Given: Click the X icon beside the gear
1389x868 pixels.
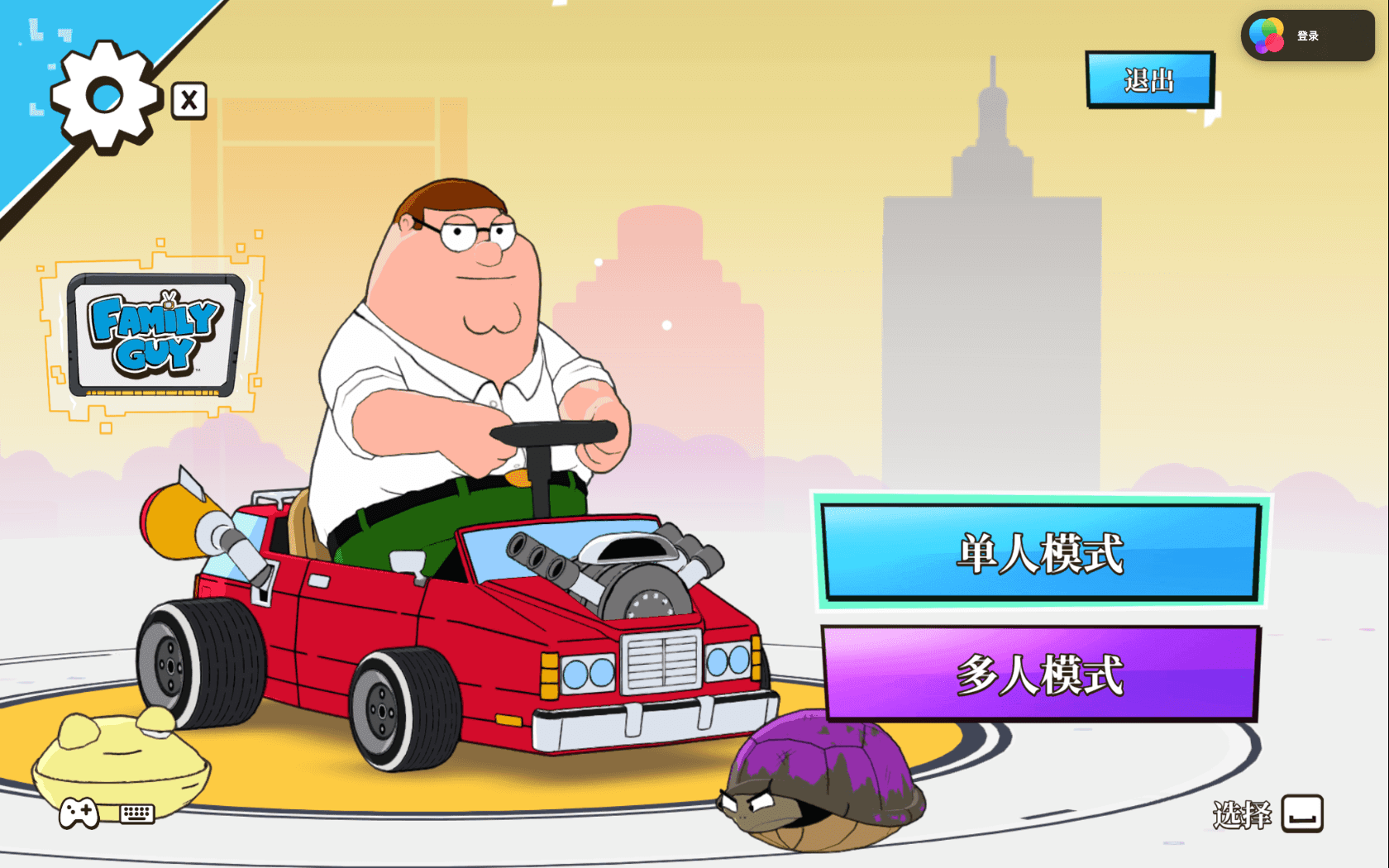Looking at the screenshot, I should point(189,100).
